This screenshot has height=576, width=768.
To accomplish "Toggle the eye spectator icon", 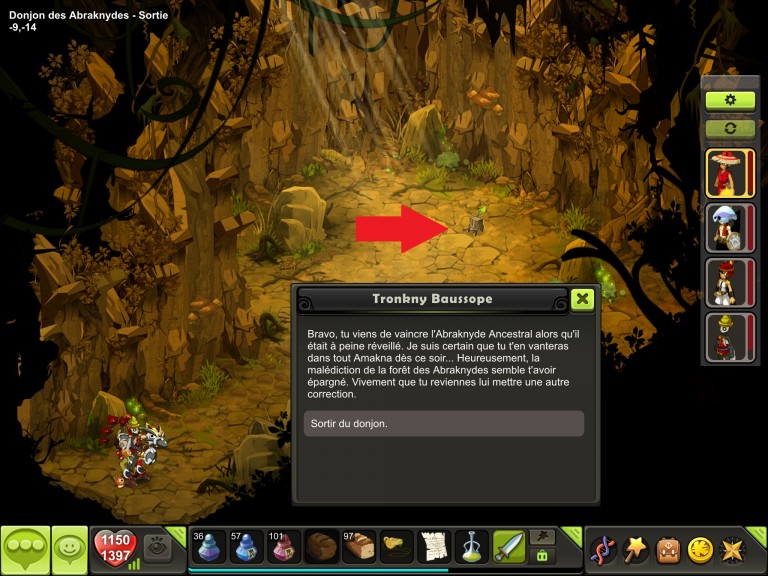I will tap(157, 547).
